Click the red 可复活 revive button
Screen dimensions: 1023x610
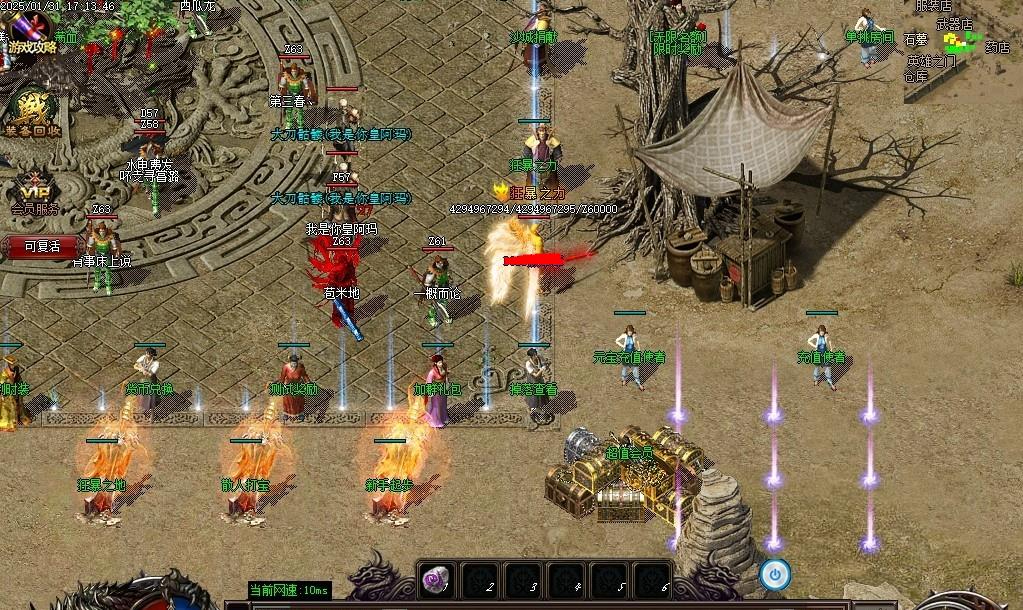tap(42, 245)
